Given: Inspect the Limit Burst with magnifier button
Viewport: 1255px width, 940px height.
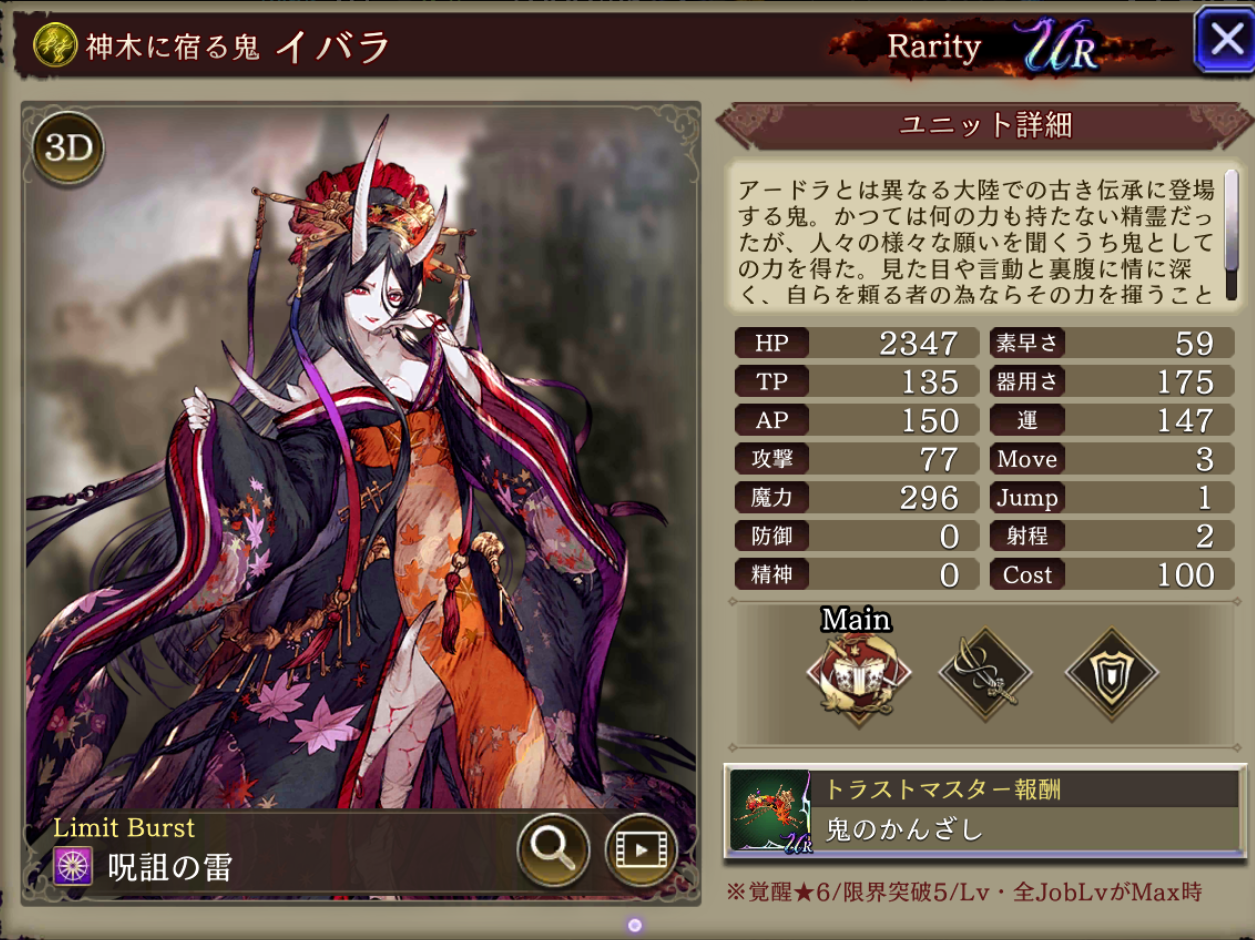Looking at the screenshot, I should pos(552,849).
